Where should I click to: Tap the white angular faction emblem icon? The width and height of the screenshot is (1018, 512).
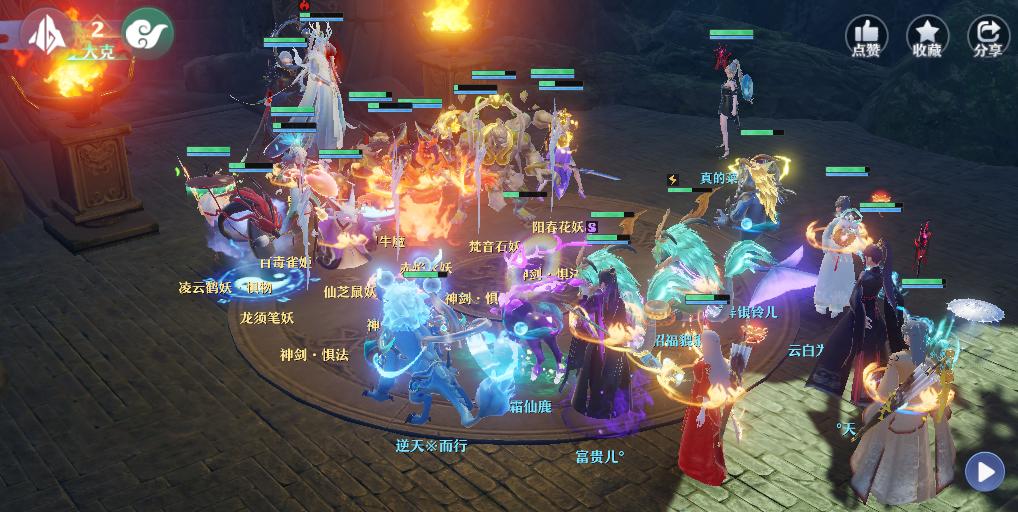pyautogui.click(x=46, y=32)
